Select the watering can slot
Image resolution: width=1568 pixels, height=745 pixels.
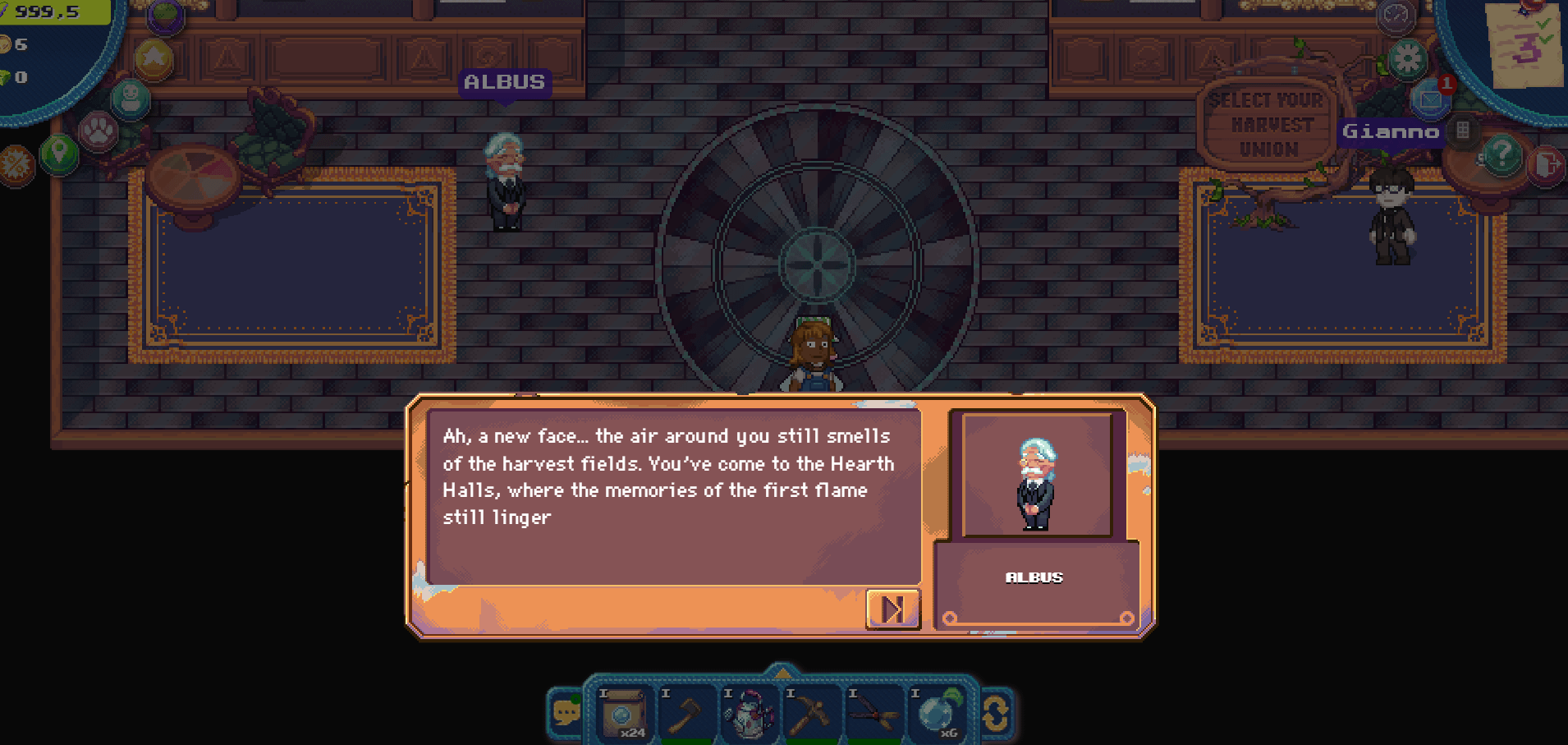[748, 713]
